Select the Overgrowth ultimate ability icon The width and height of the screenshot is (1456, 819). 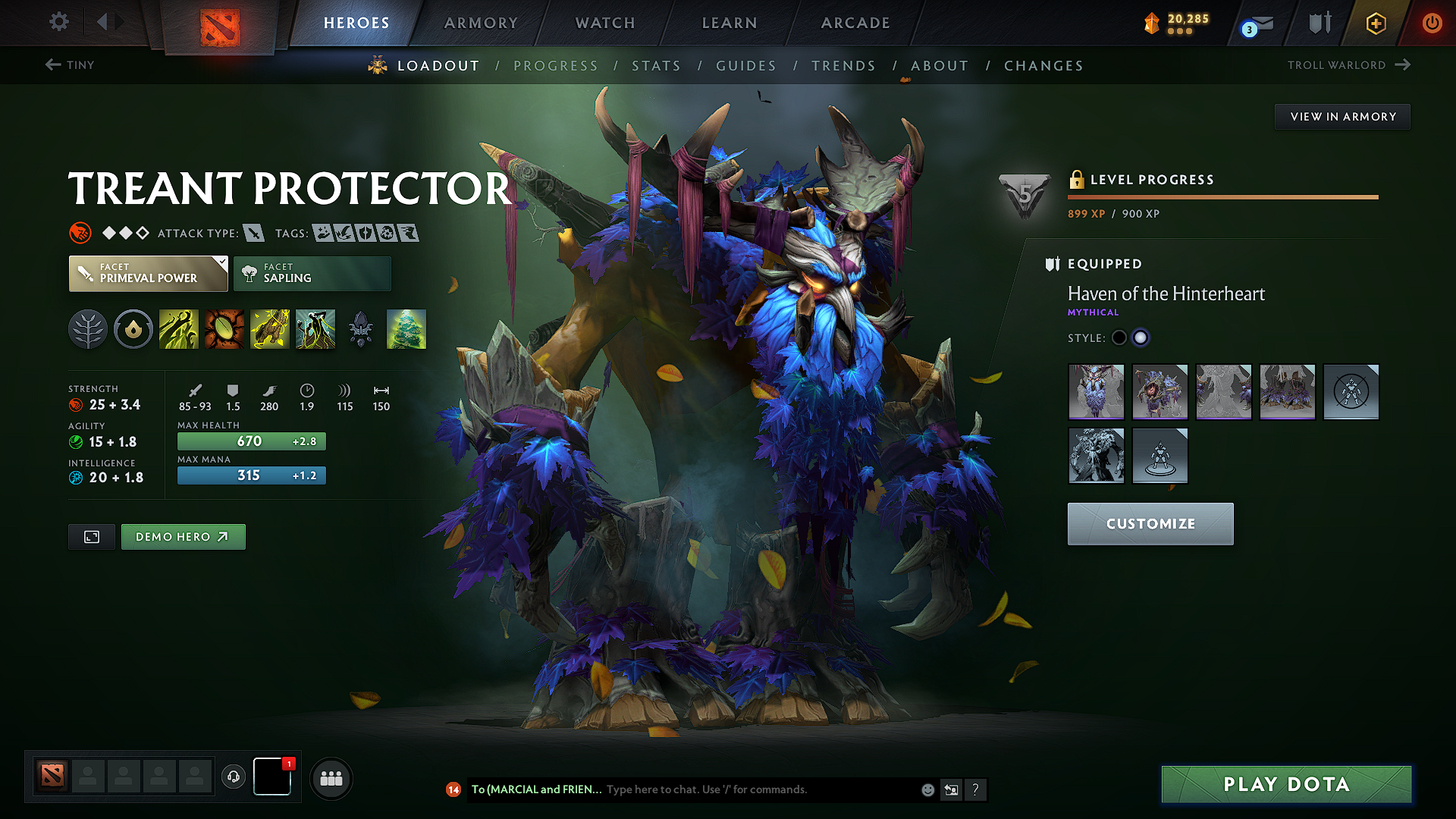pos(315,329)
